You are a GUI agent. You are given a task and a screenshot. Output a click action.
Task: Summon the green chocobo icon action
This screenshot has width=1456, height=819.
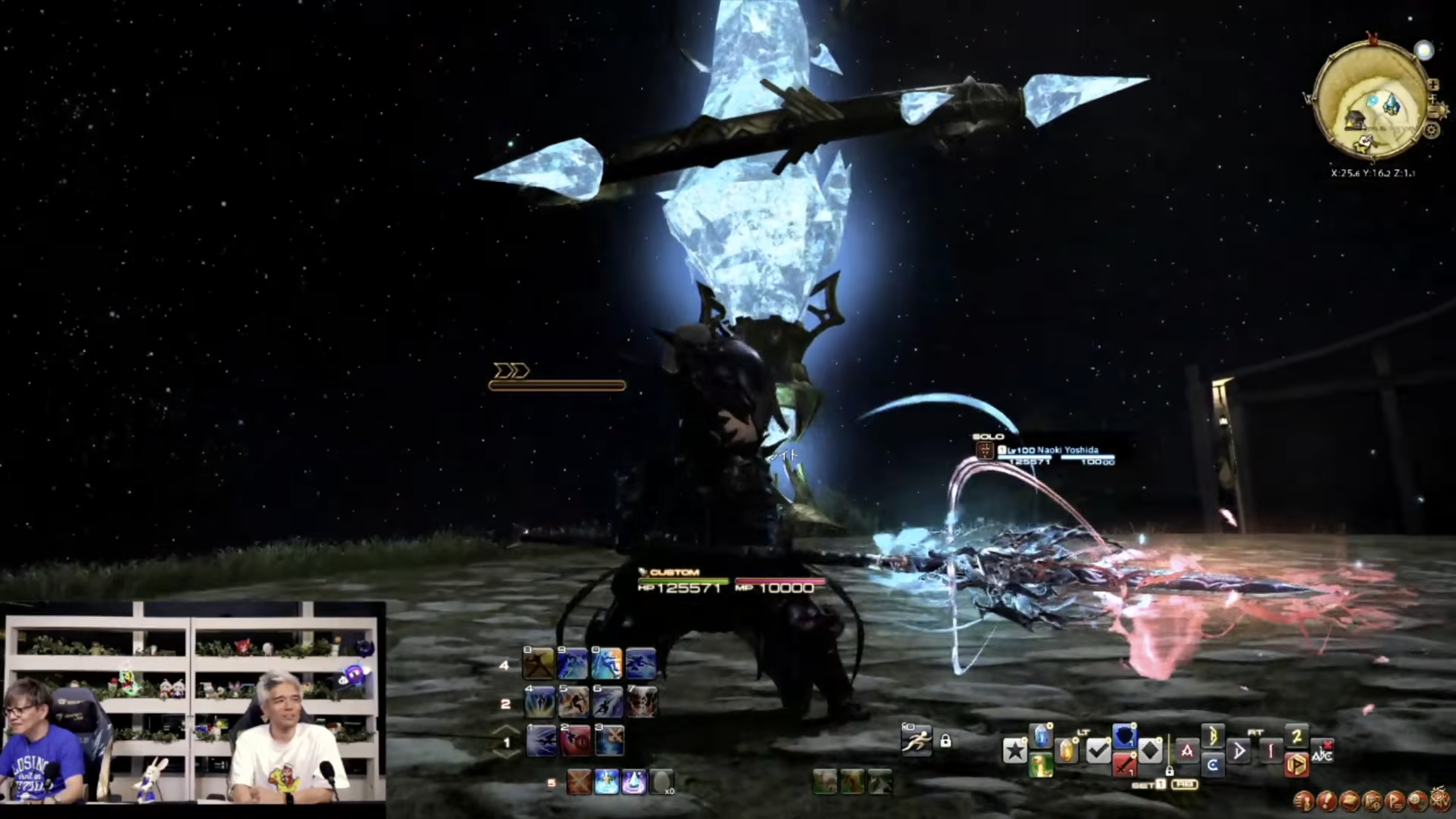1041,766
